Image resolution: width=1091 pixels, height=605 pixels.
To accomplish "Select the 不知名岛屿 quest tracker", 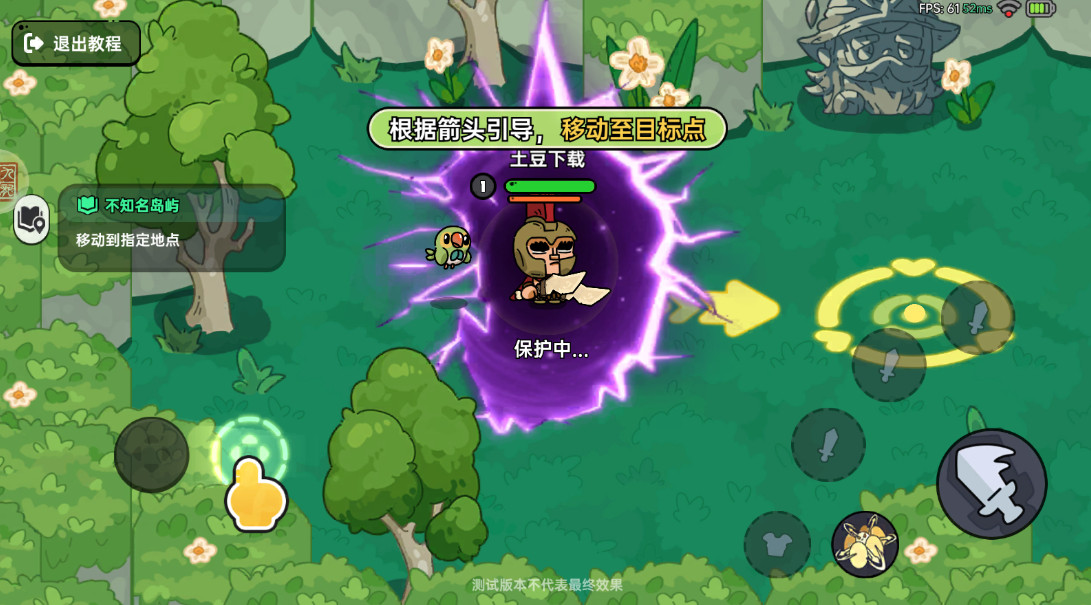I will click(x=171, y=226).
